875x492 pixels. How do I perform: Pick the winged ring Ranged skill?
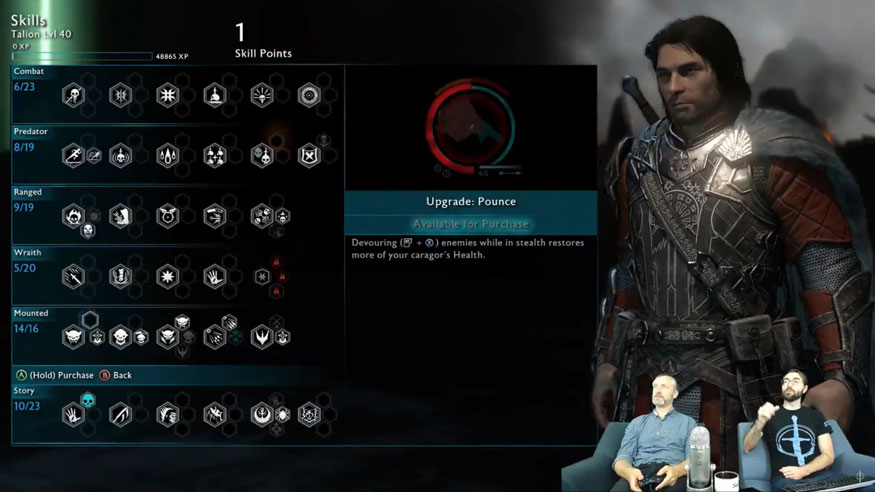click(x=167, y=215)
